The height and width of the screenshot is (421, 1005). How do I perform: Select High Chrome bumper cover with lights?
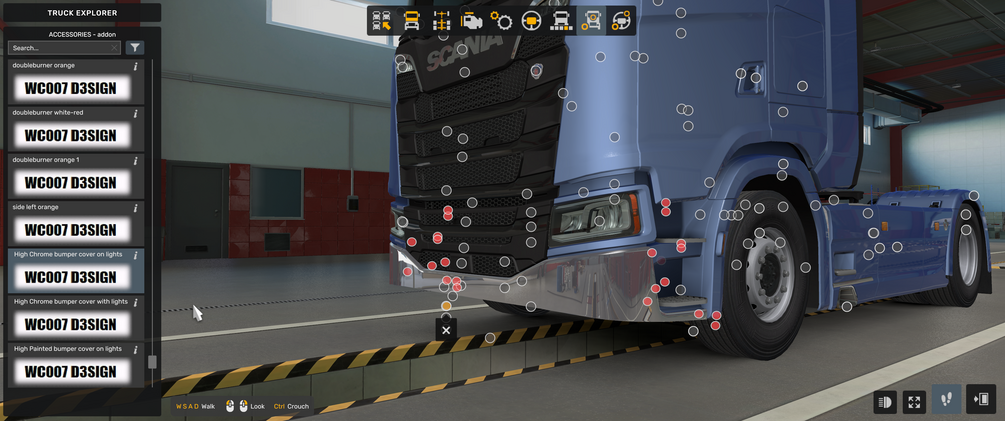tap(70, 324)
